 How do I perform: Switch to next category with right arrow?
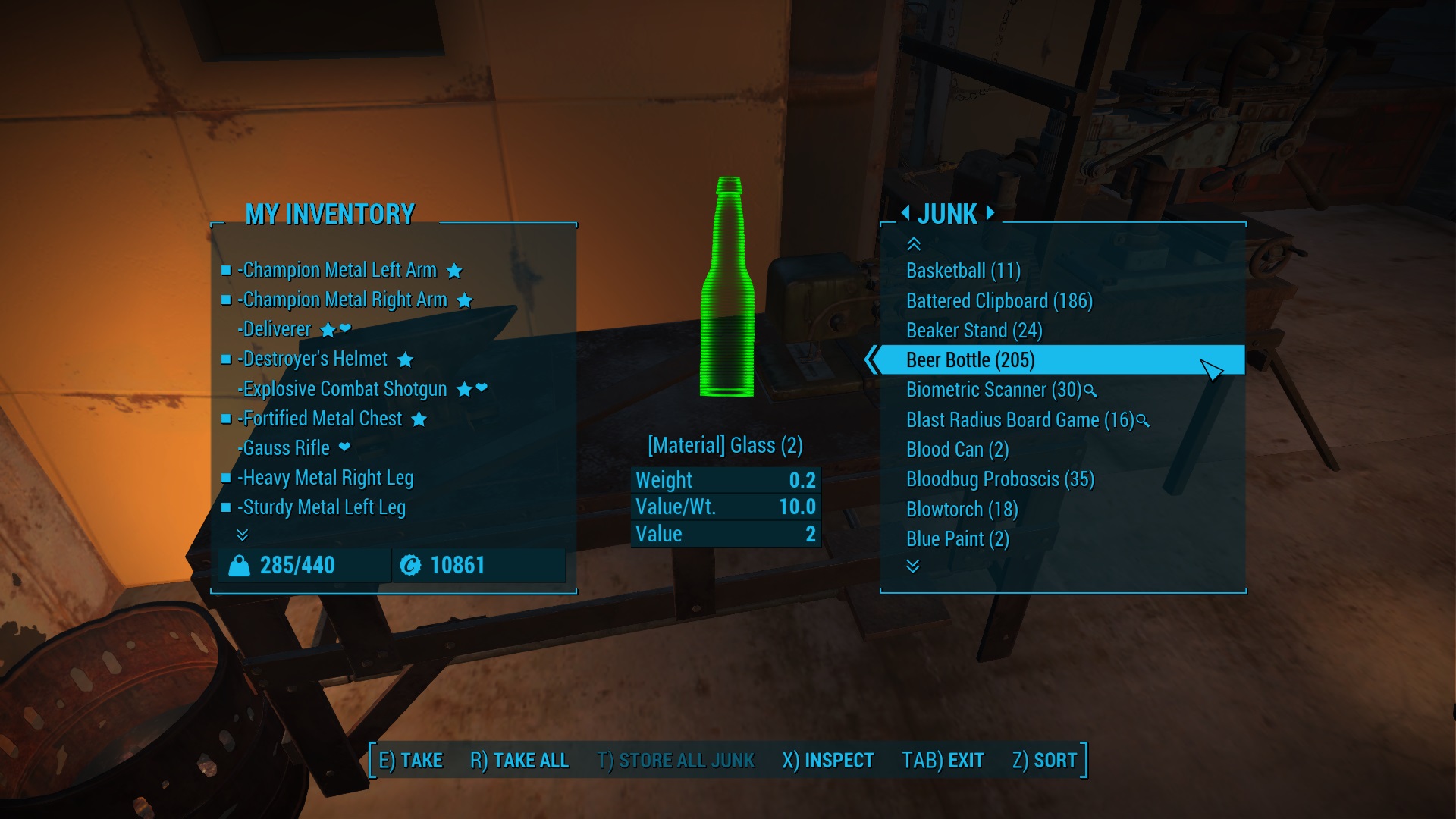click(990, 213)
